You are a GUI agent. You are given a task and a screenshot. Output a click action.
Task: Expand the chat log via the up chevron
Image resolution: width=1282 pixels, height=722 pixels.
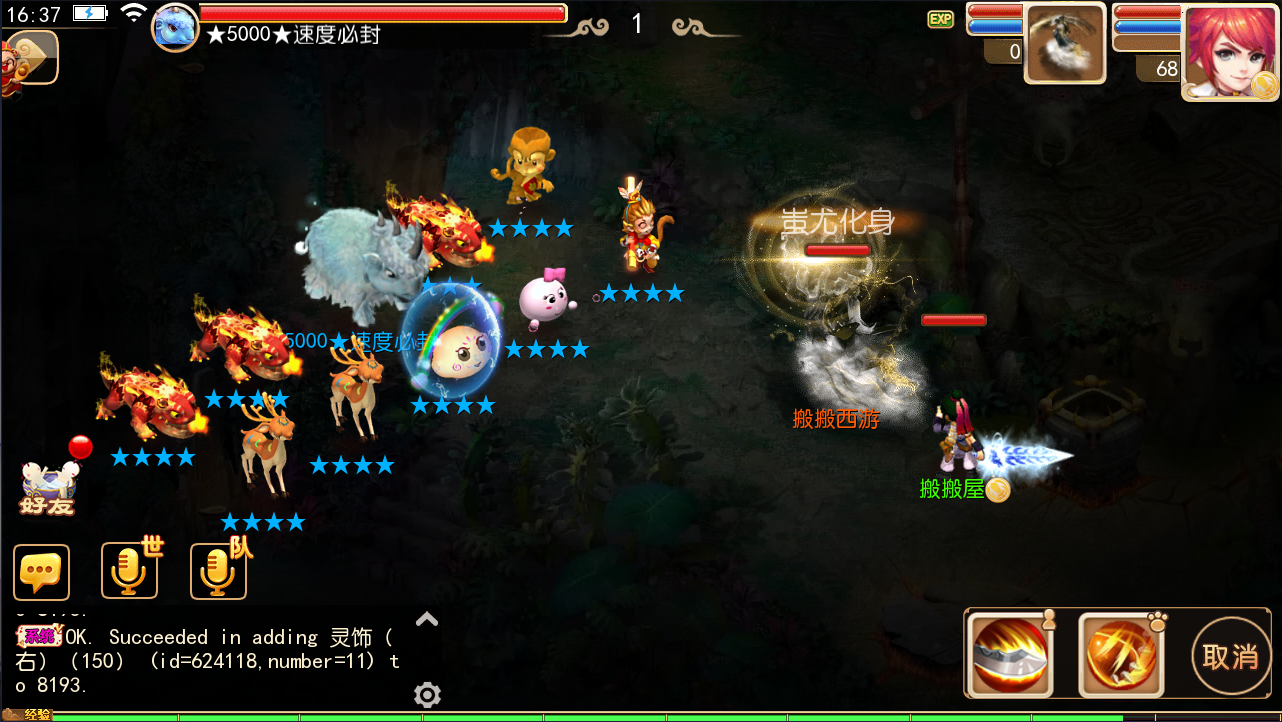coord(427,619)
